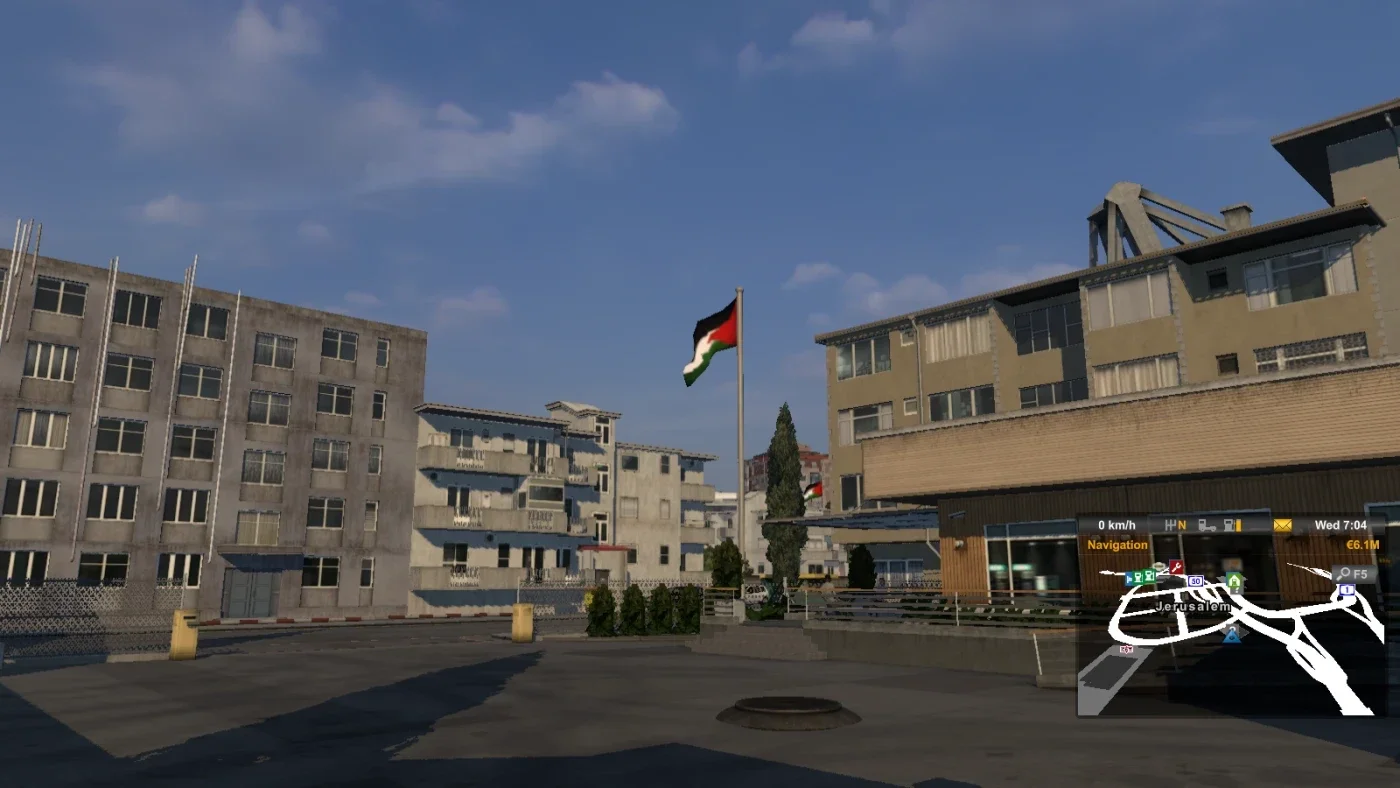Click the truck and trailer status icon
This screenshot has width=1400, height=788.
click(1206, 525)
